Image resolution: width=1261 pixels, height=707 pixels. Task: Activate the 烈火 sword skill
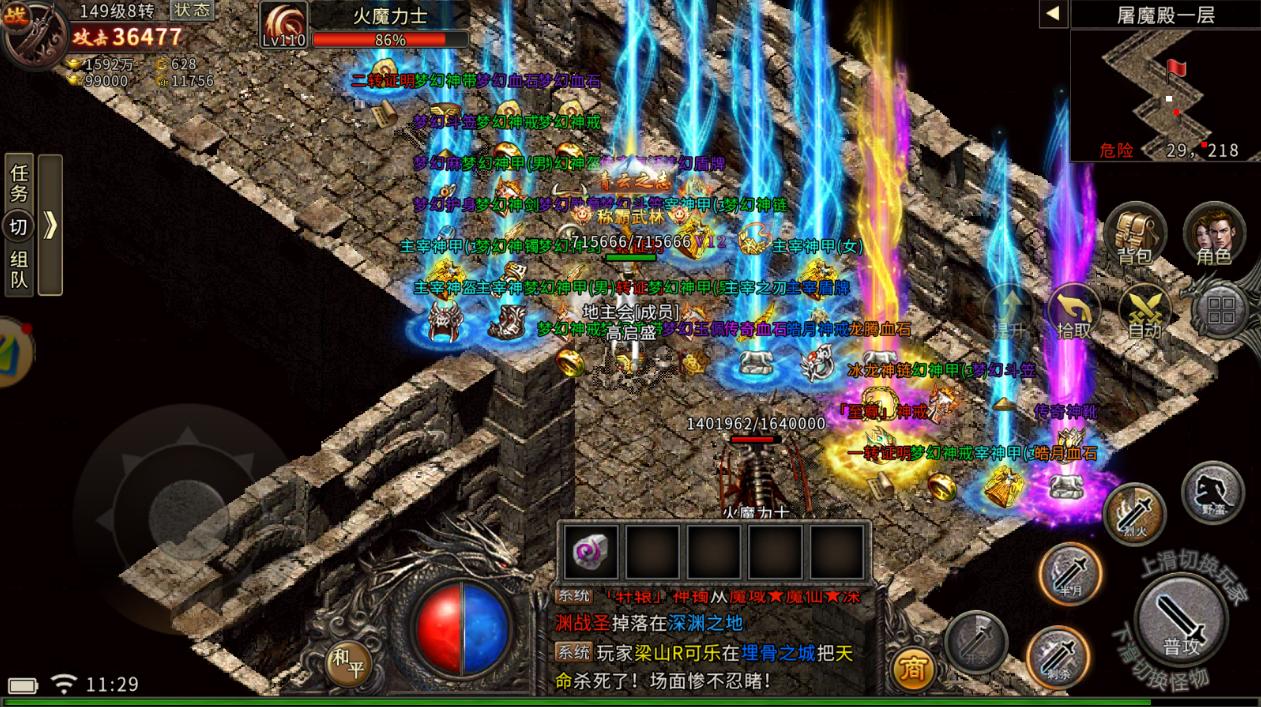pos(1134,514)
